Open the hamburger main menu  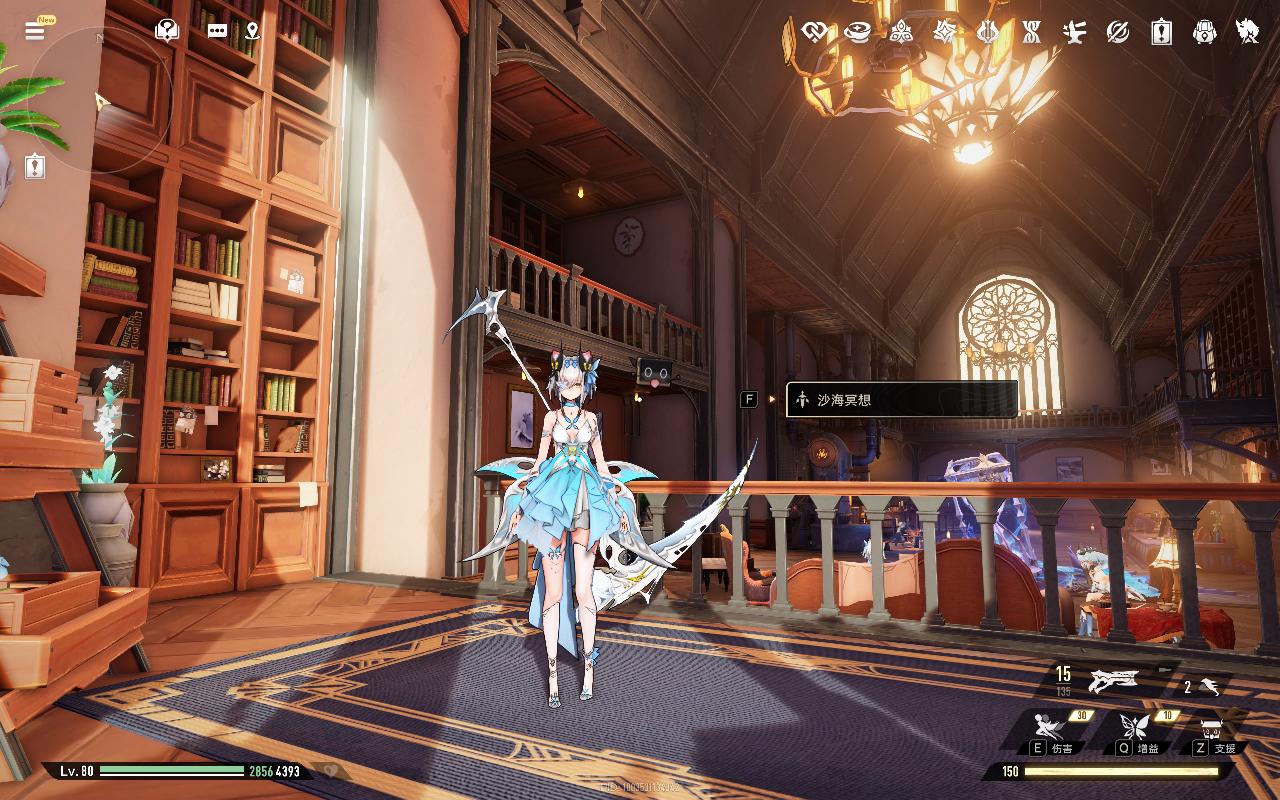35,31
